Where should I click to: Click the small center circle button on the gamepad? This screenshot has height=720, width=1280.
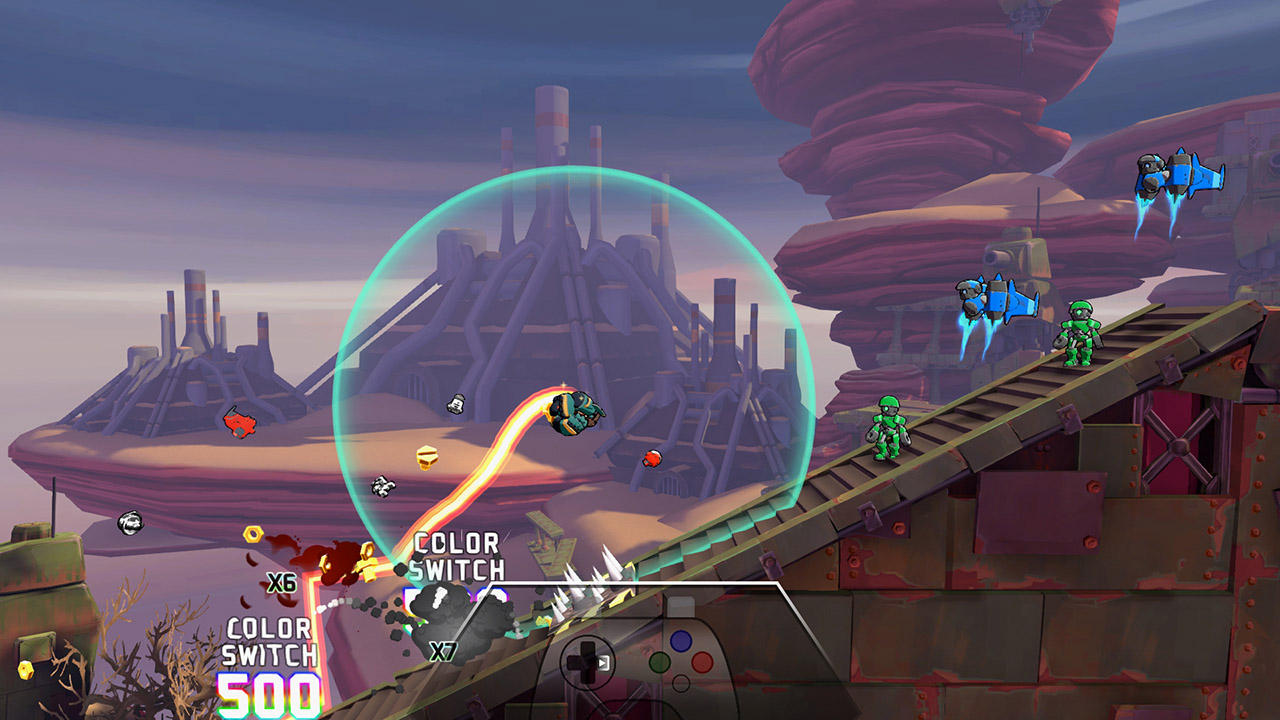(681, 682)
